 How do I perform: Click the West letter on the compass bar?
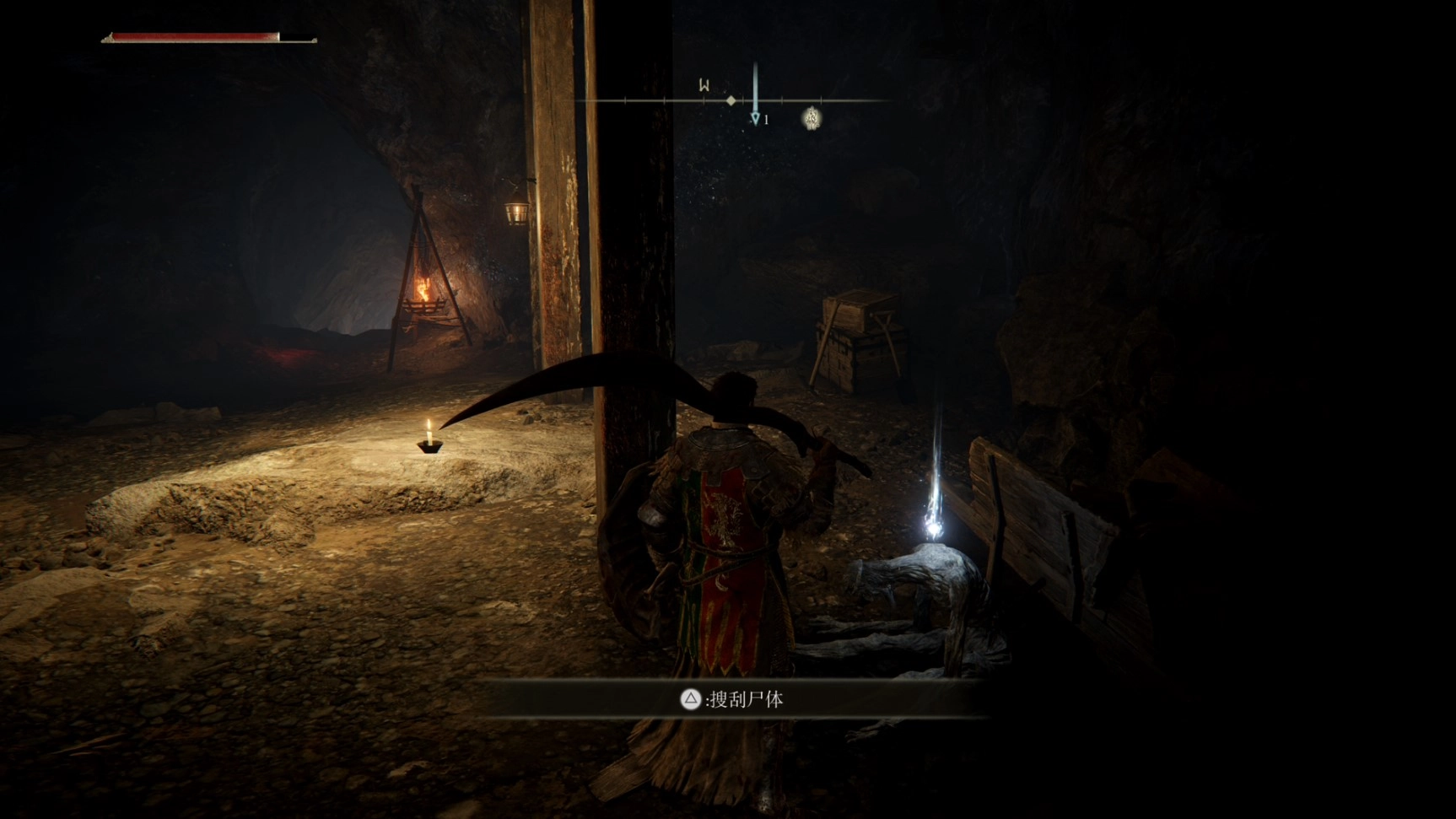tap(704, 85)
